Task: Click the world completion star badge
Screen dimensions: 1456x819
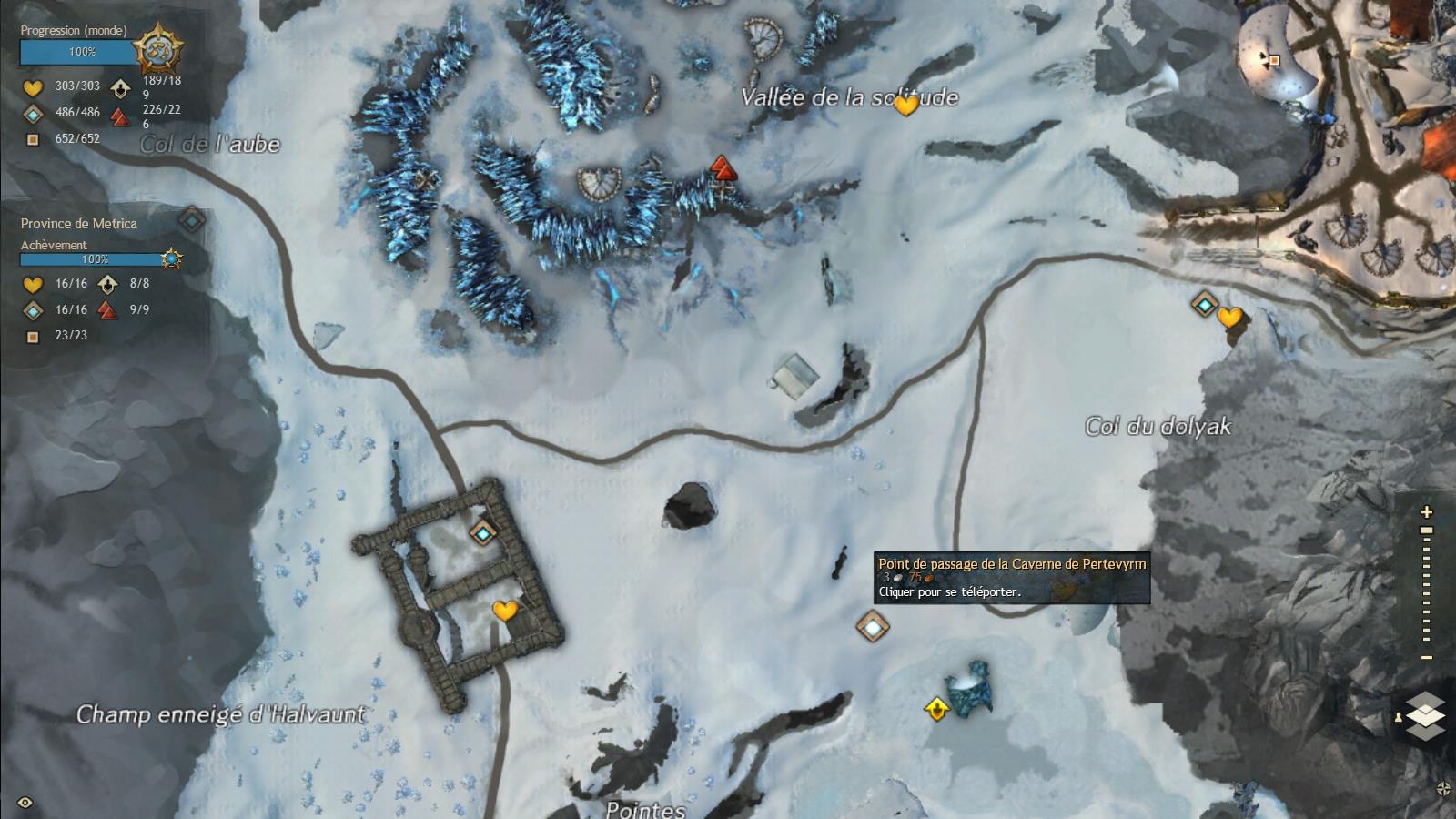Action: [159, 50]
